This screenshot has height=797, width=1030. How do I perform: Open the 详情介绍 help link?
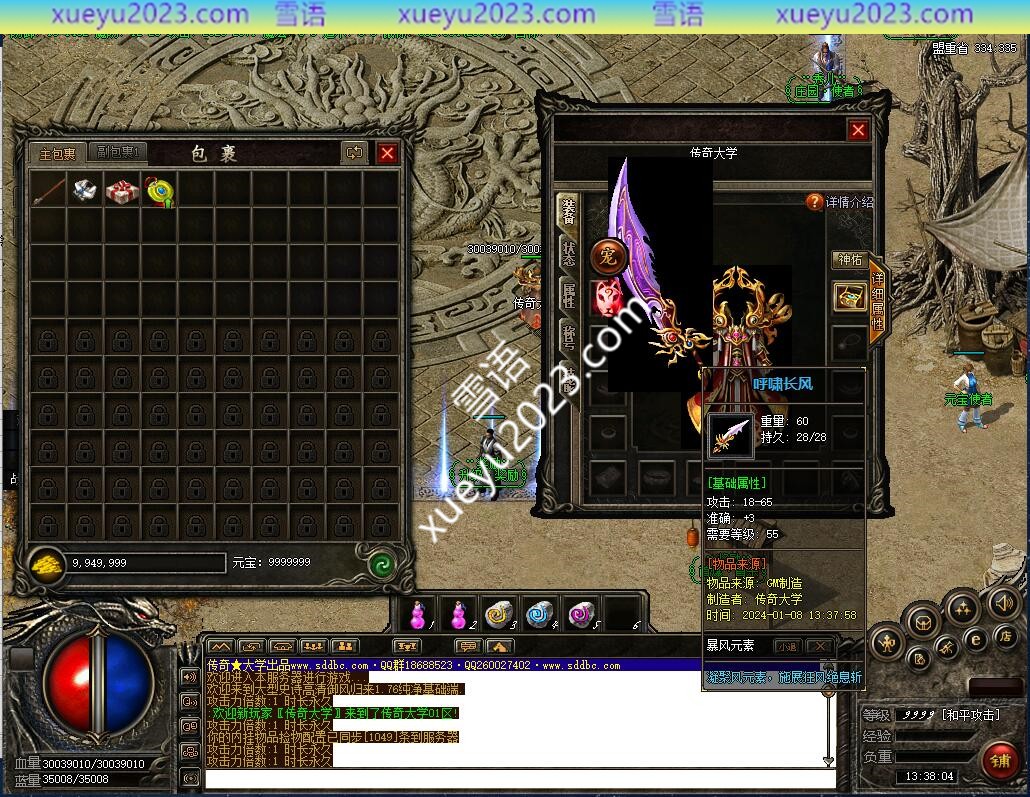coord(840,202)
